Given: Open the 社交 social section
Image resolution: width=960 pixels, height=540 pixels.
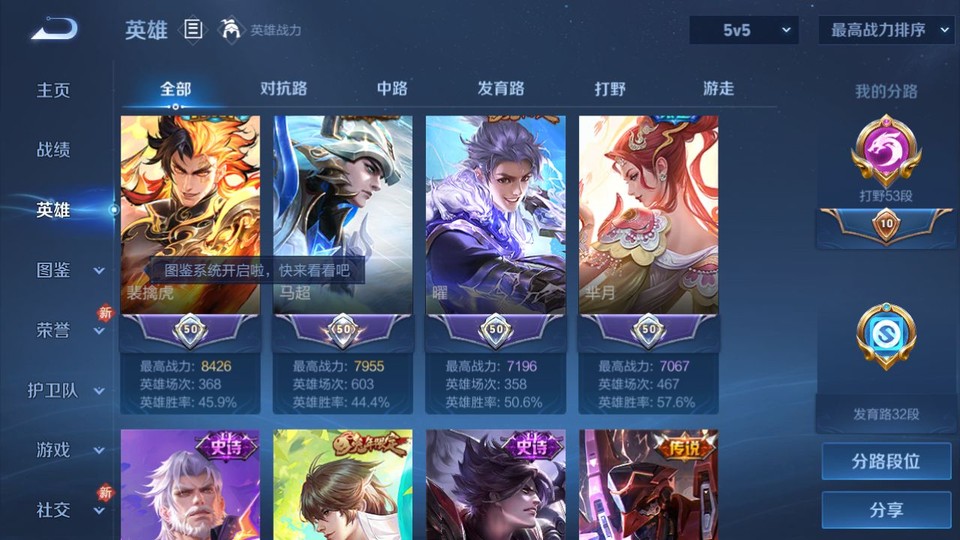Looking at the screenshot, I should click(54, 510).
